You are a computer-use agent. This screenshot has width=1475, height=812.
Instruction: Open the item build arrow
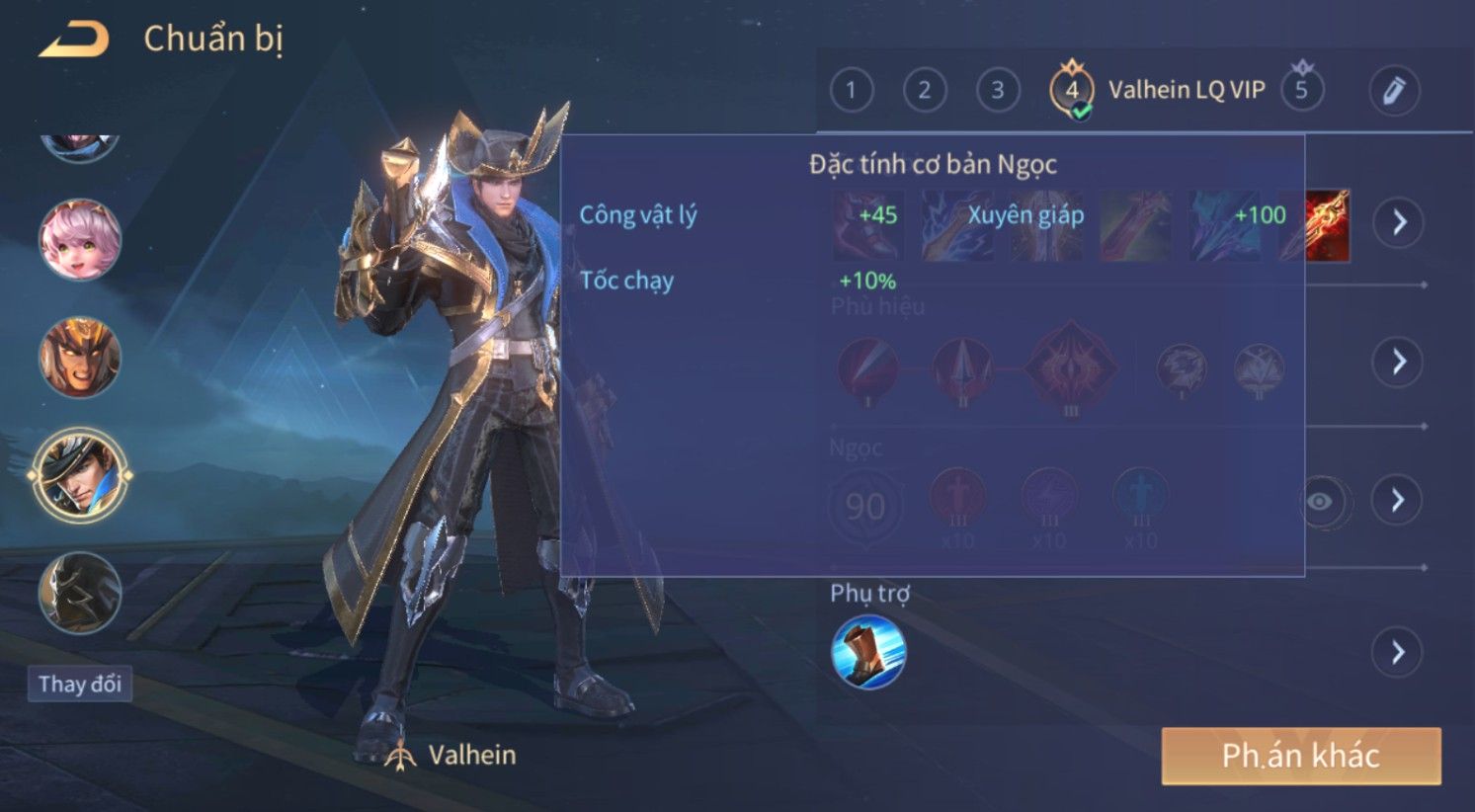pyautogui.click(x=1398, y=222)
